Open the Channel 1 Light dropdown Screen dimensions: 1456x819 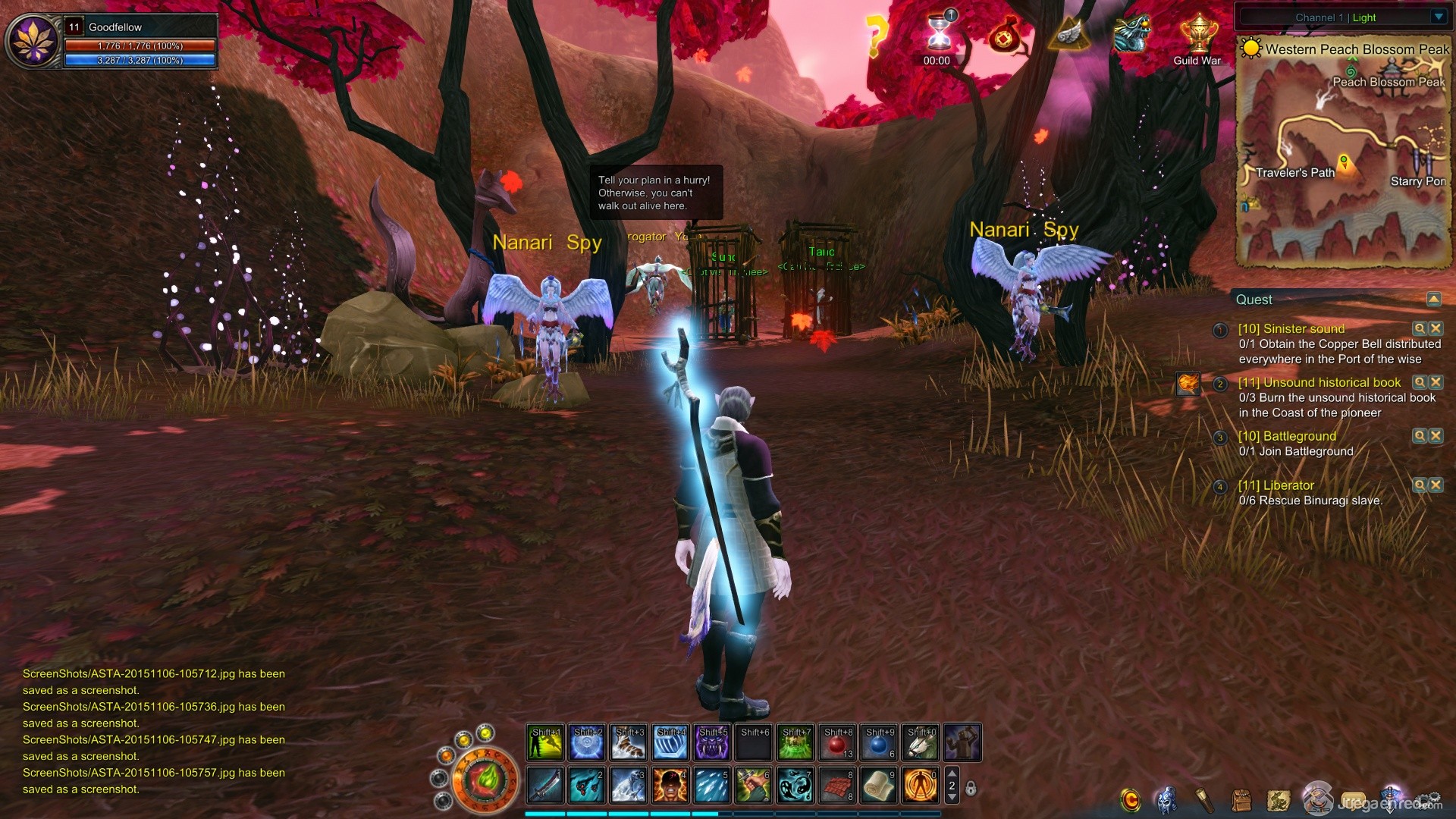1439,17
